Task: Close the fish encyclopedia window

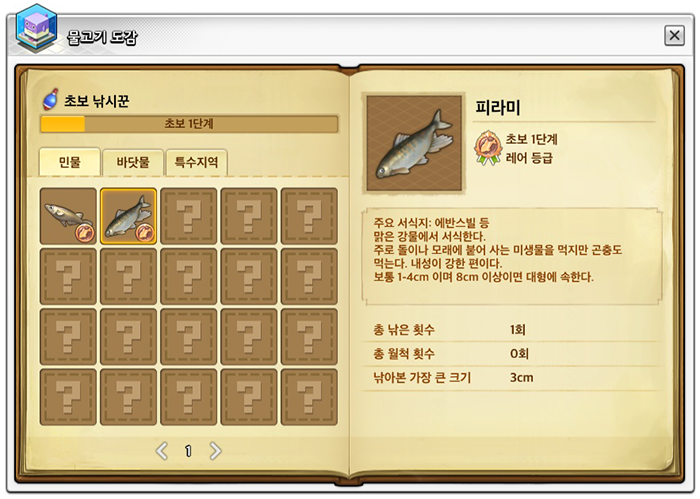Action: point(674,36)
